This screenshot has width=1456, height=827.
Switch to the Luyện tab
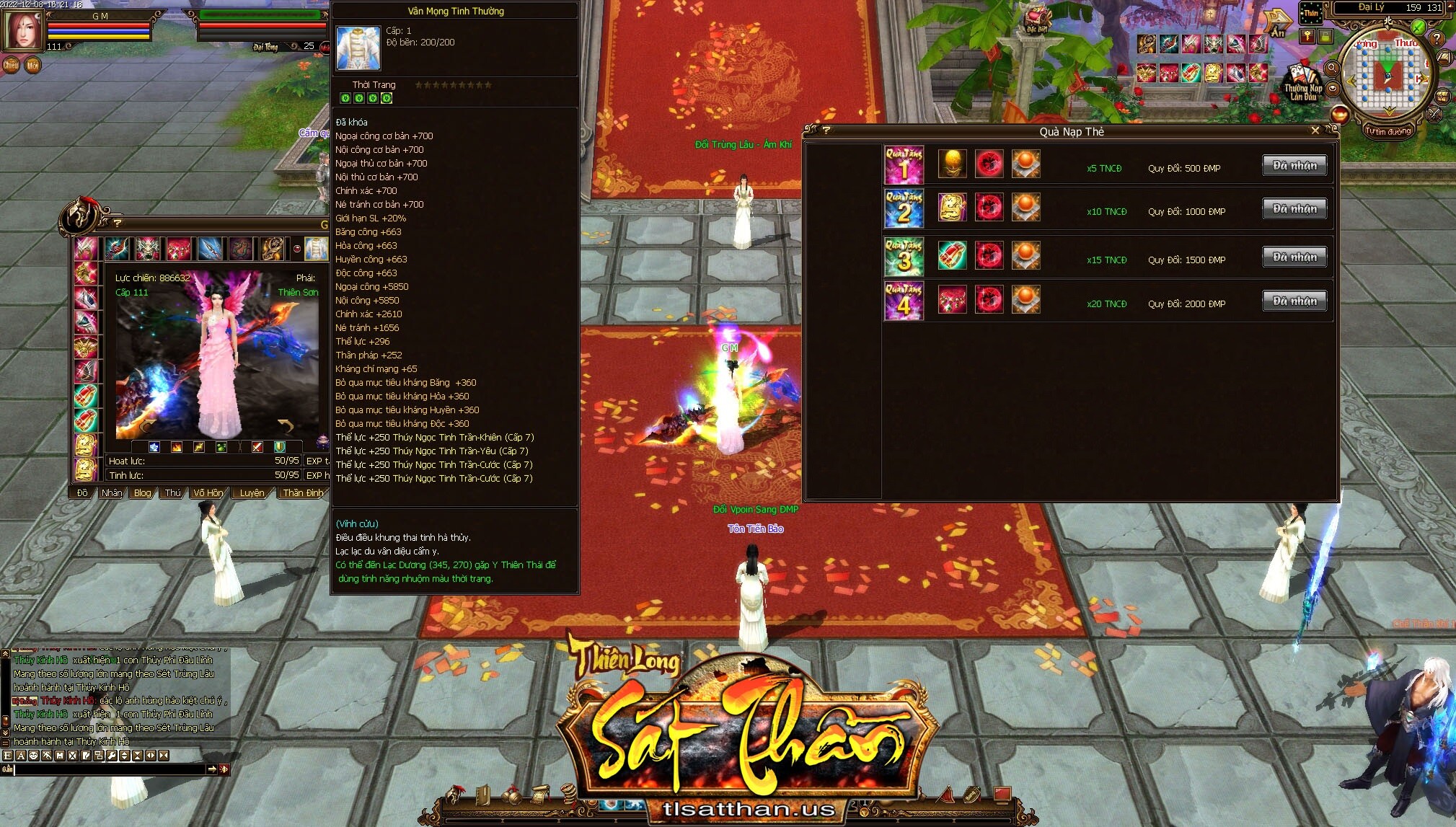[x=252, y=493]
